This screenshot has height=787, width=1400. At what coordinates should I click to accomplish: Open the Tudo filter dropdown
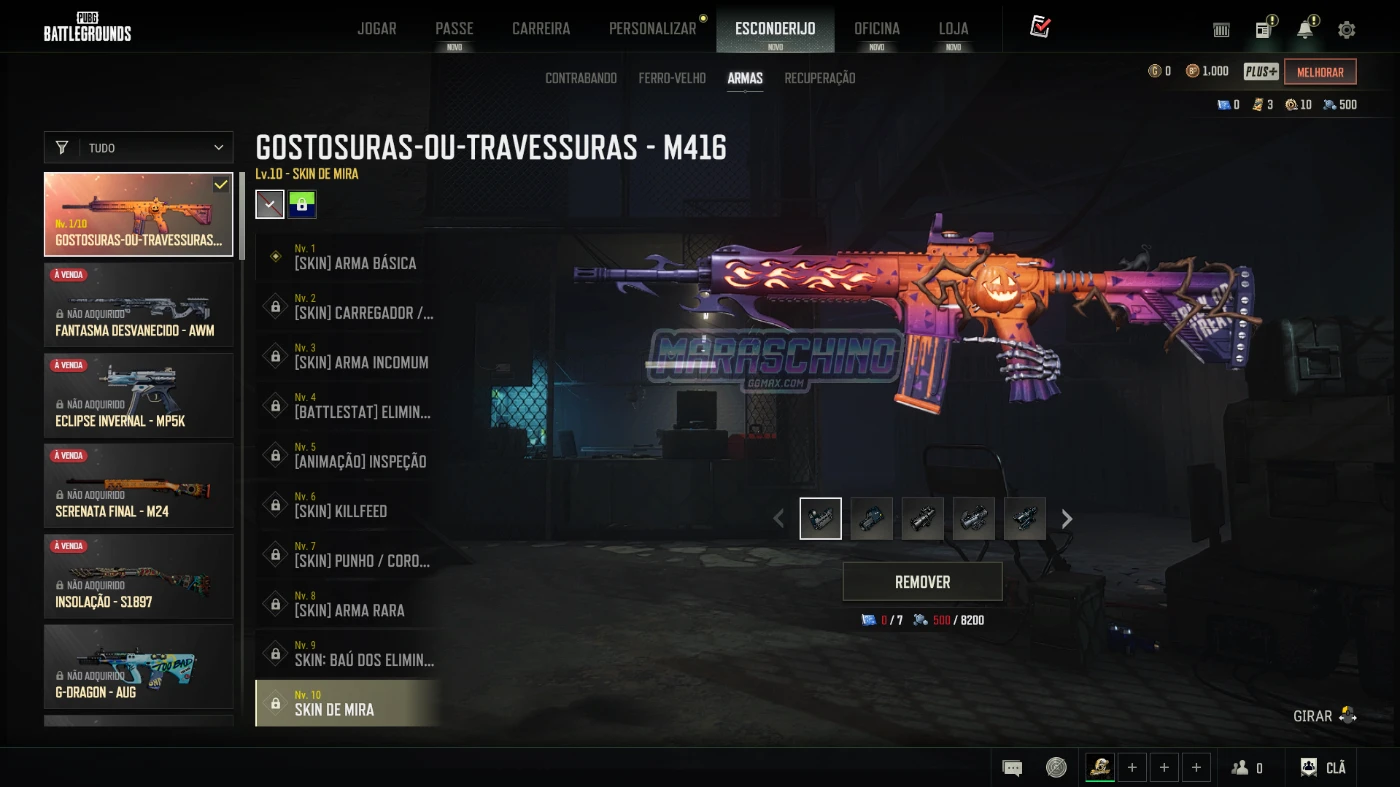point(138,148)
